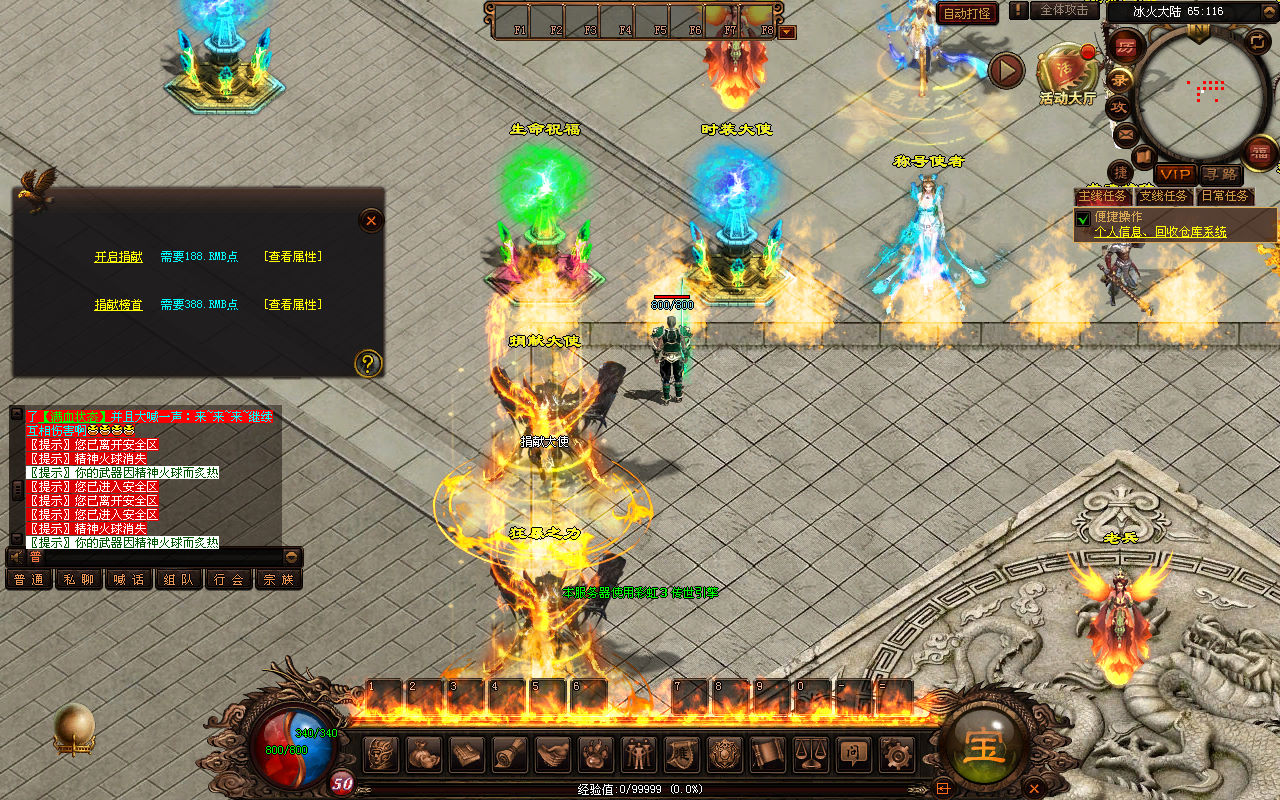Switch to 主线任务 main quest tab
1280x800 pixels.
1101,196
